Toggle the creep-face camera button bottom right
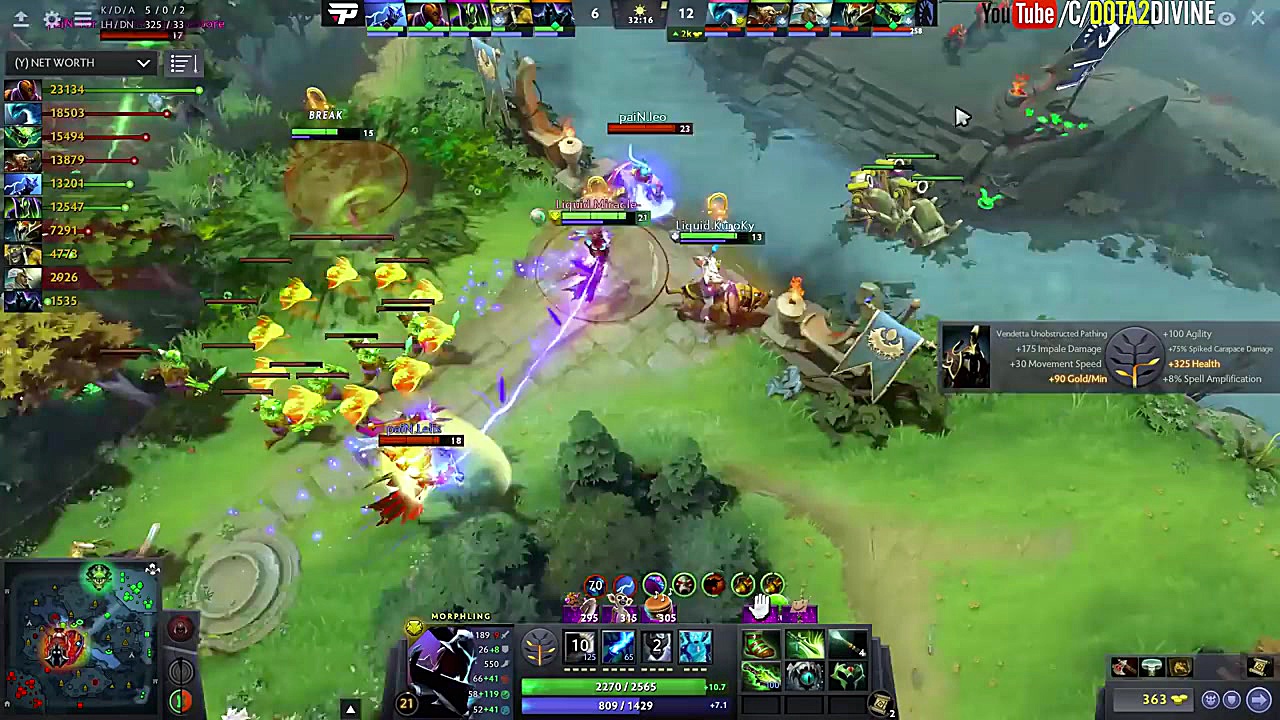Viewport: 1280px width, 720px height. click(x=1211, y=699)
